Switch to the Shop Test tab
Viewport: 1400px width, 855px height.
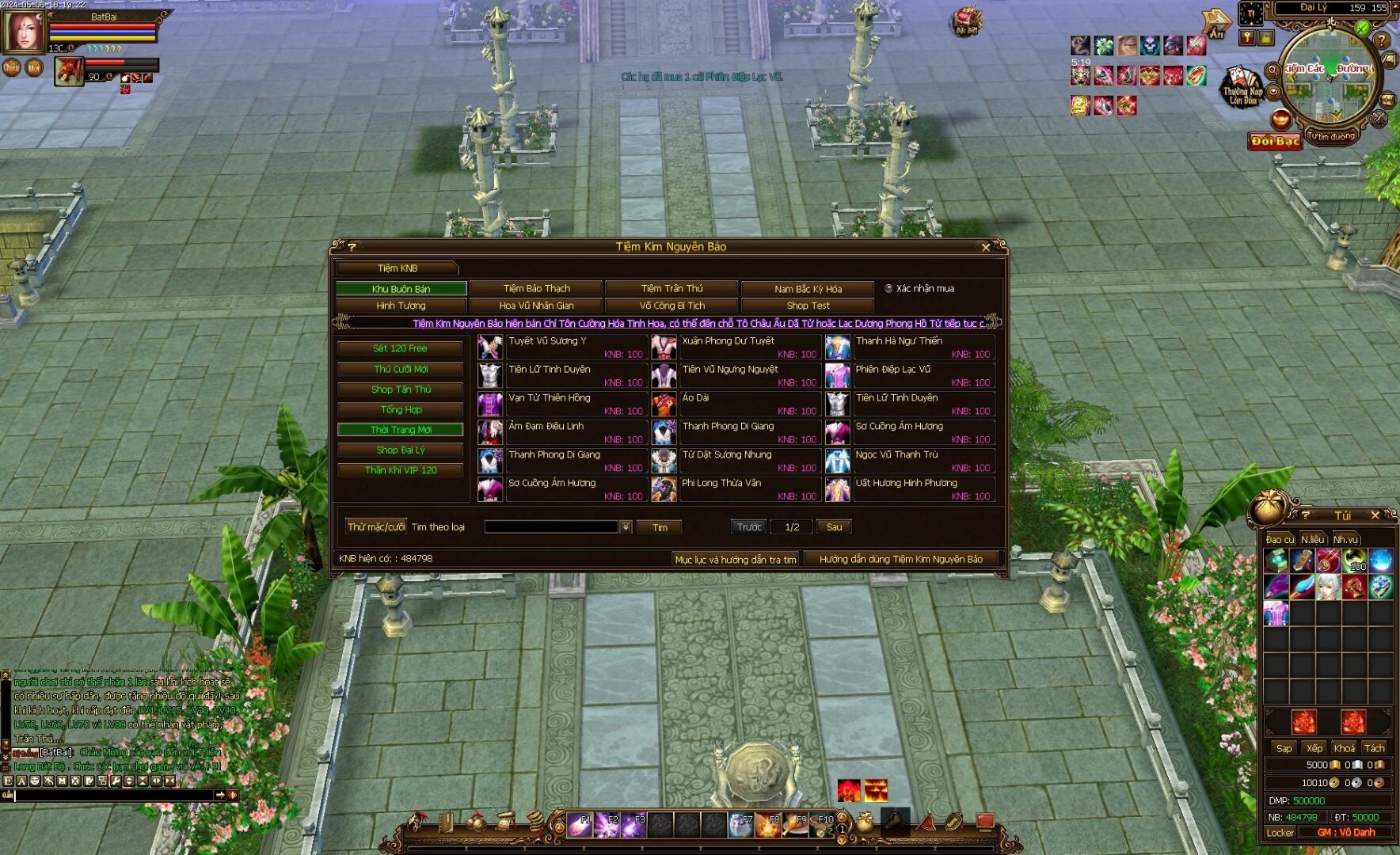pos(808,306)
